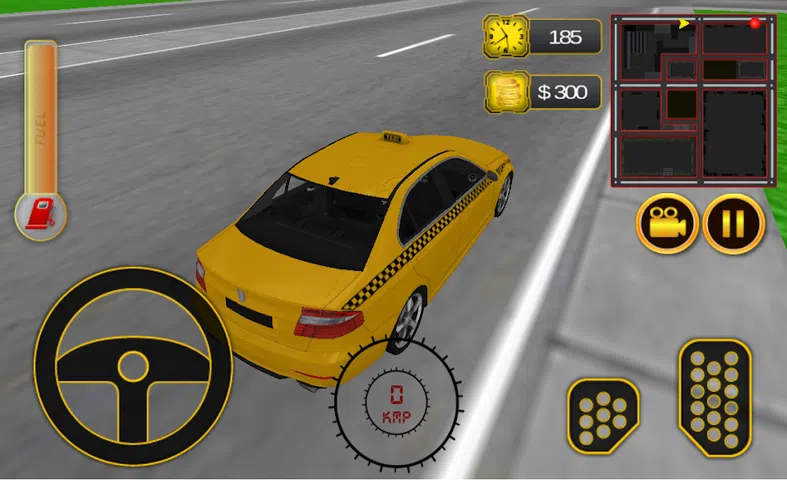This screenshot has width=787, height=480.
Task: Switch the camera view
Action: [667, 224]
